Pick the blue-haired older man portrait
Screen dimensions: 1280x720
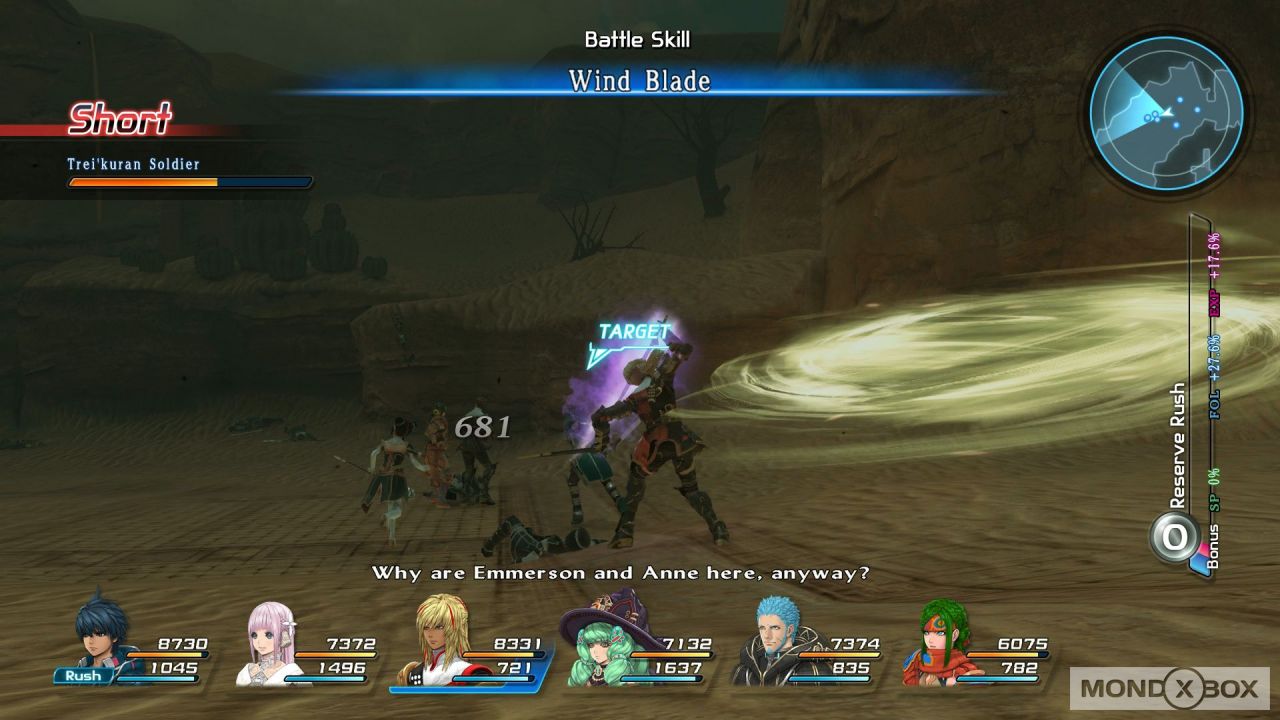[768, 642]
